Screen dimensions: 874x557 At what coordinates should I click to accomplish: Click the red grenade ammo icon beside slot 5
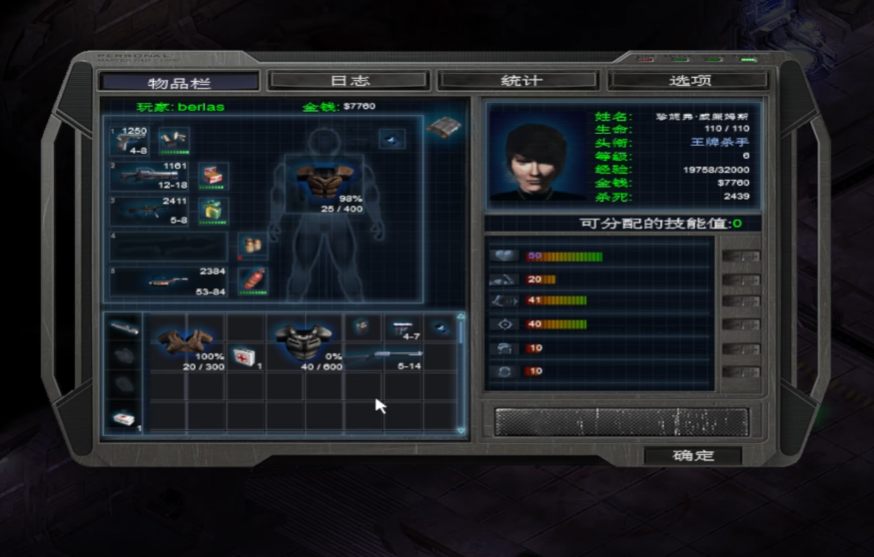coord(254,279)
